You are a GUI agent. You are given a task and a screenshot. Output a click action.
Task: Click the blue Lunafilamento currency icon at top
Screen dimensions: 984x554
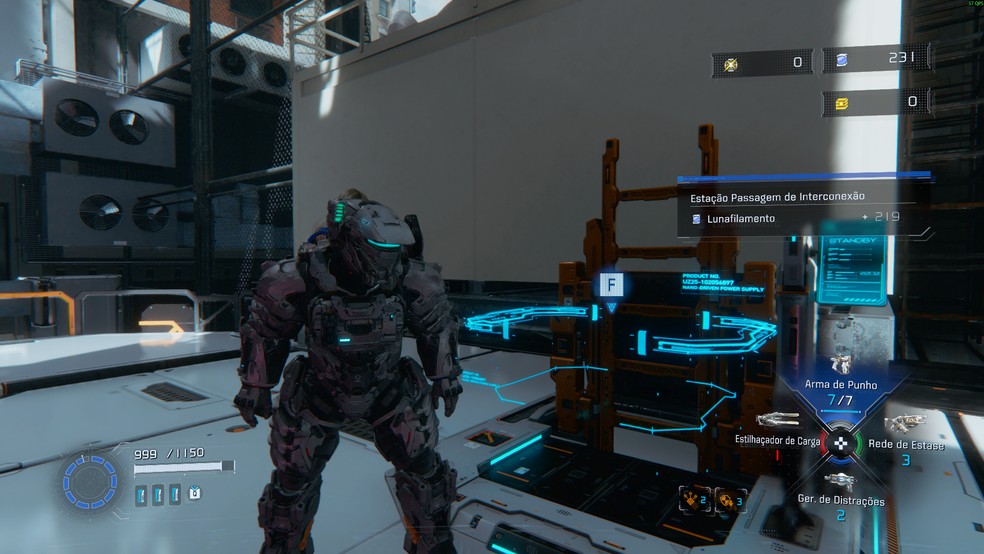click(x=841, y=61)
